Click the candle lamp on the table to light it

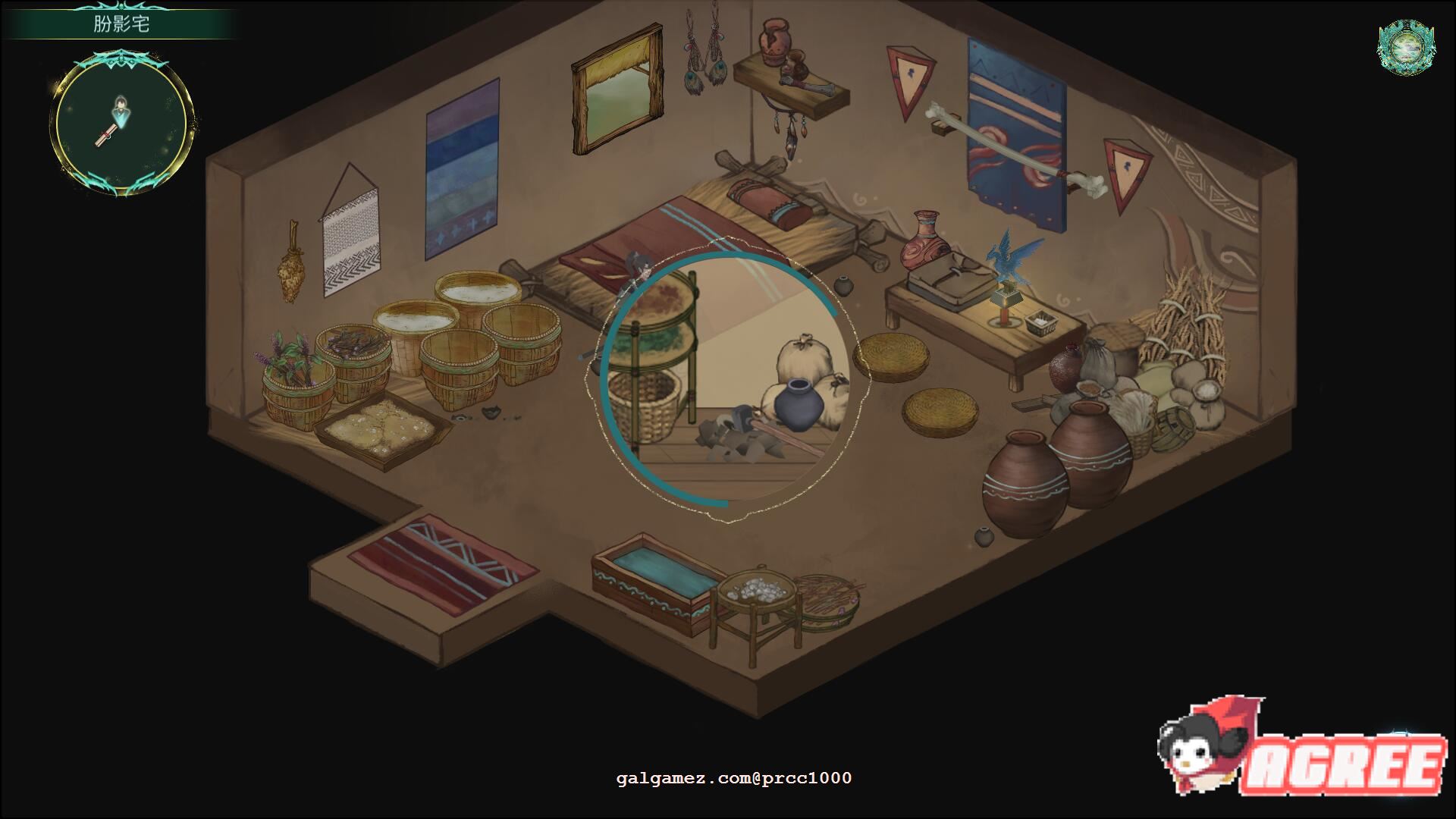click(x=1005, y=307)
